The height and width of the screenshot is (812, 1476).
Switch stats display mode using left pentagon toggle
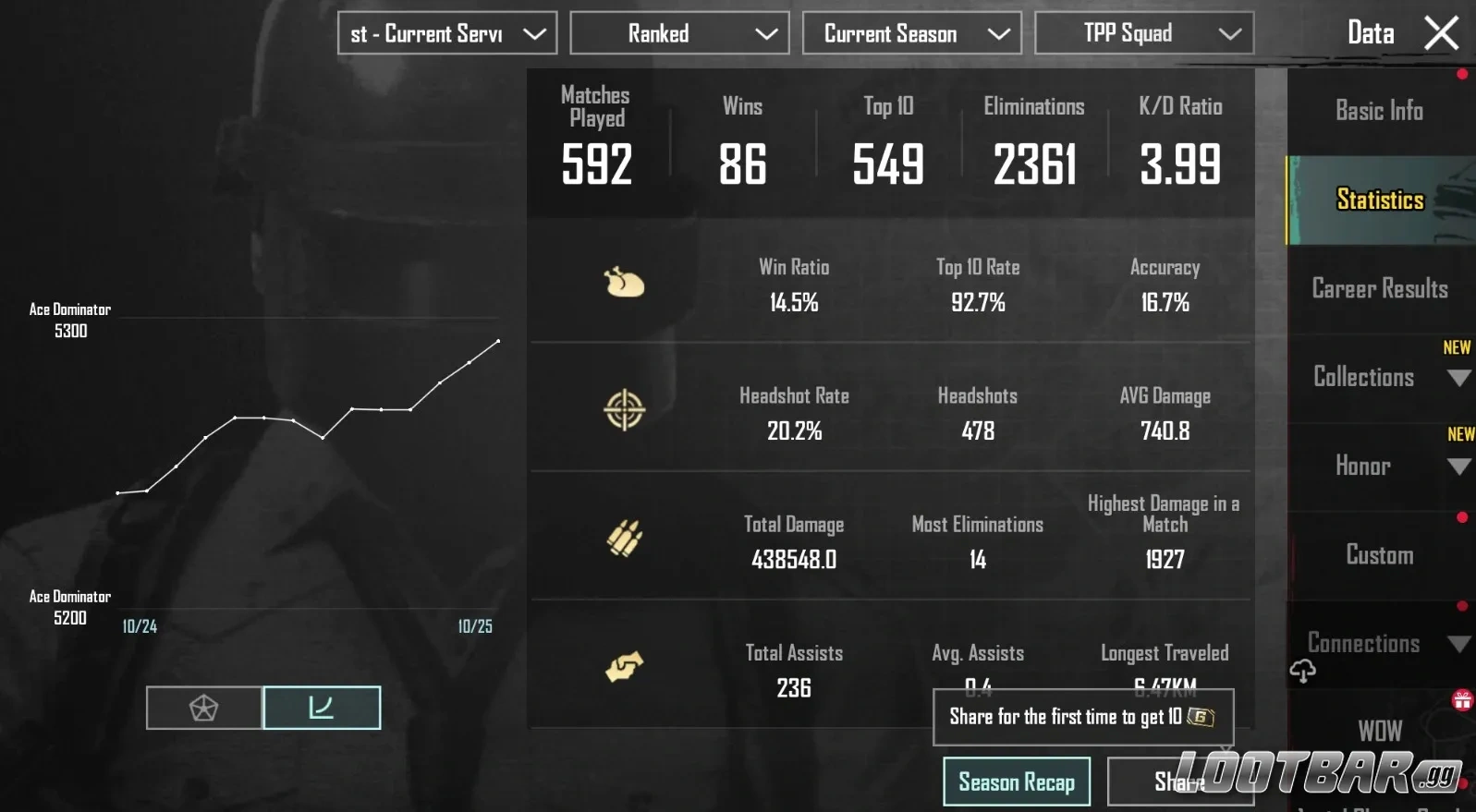pyautogui.click(x=203, y=707)
